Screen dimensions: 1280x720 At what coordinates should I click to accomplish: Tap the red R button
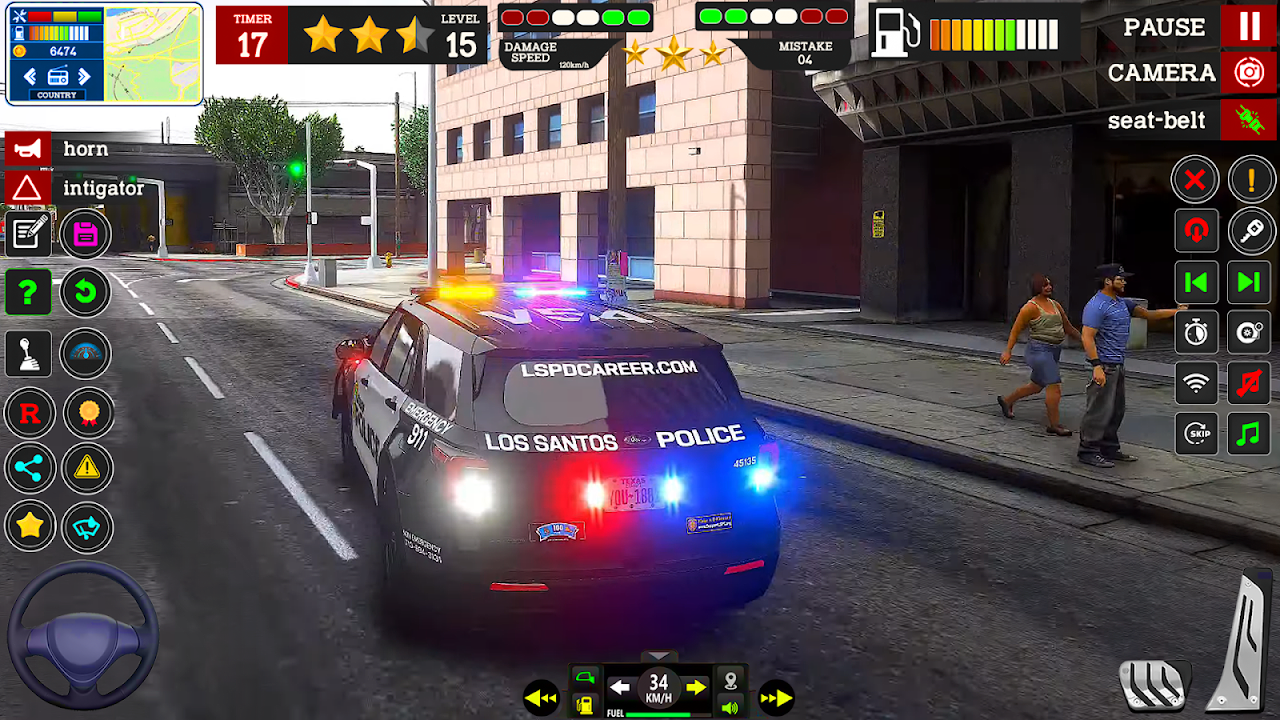(28, 412)
